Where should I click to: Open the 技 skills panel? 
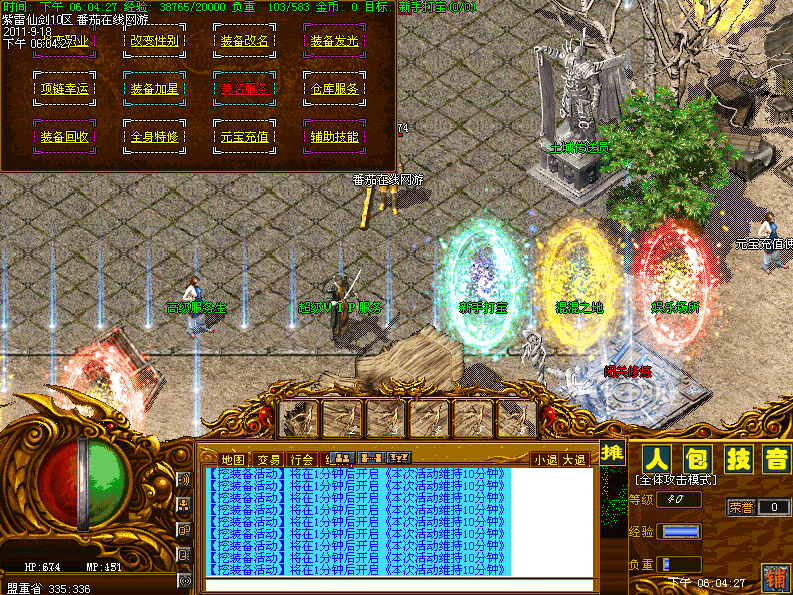click(x=738, y=460)
